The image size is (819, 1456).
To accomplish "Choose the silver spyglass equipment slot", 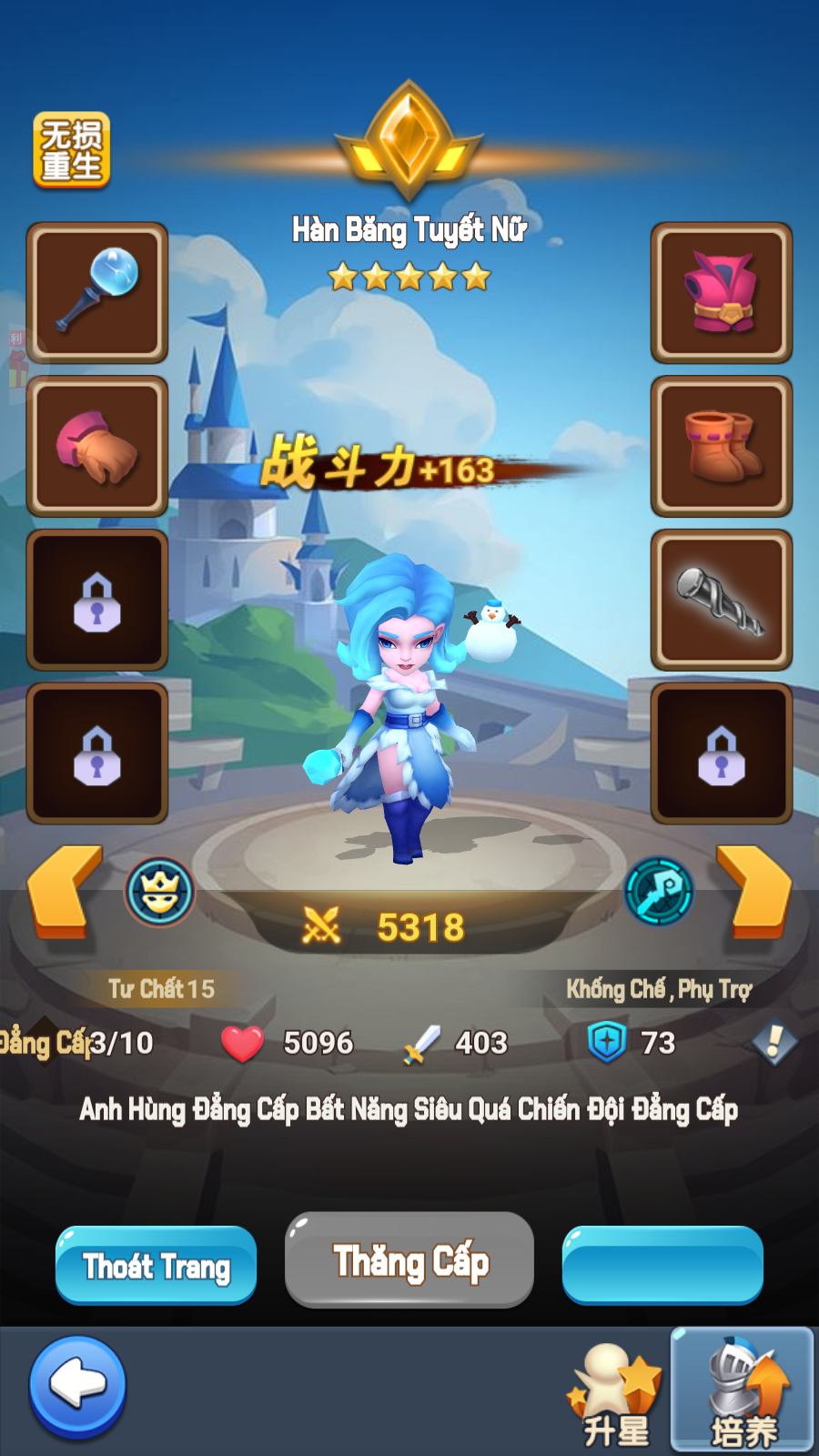I will [x=722, y=600].
